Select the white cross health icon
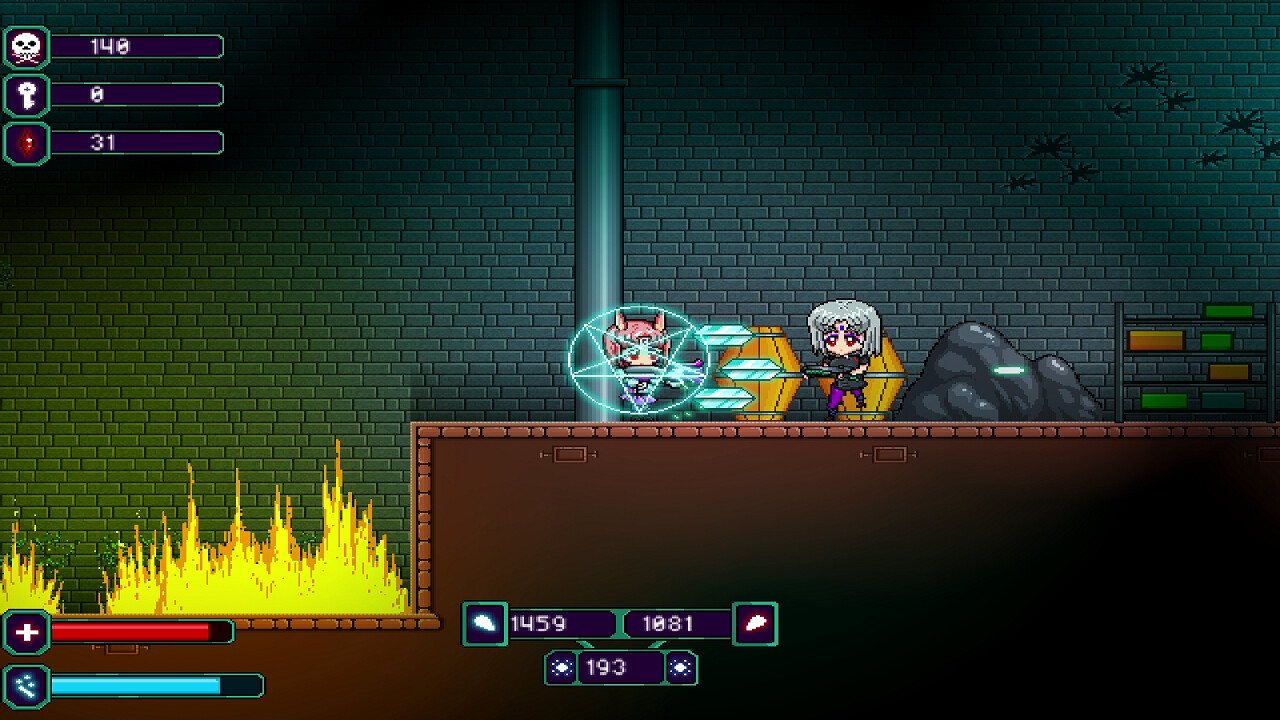 (27, 632)
